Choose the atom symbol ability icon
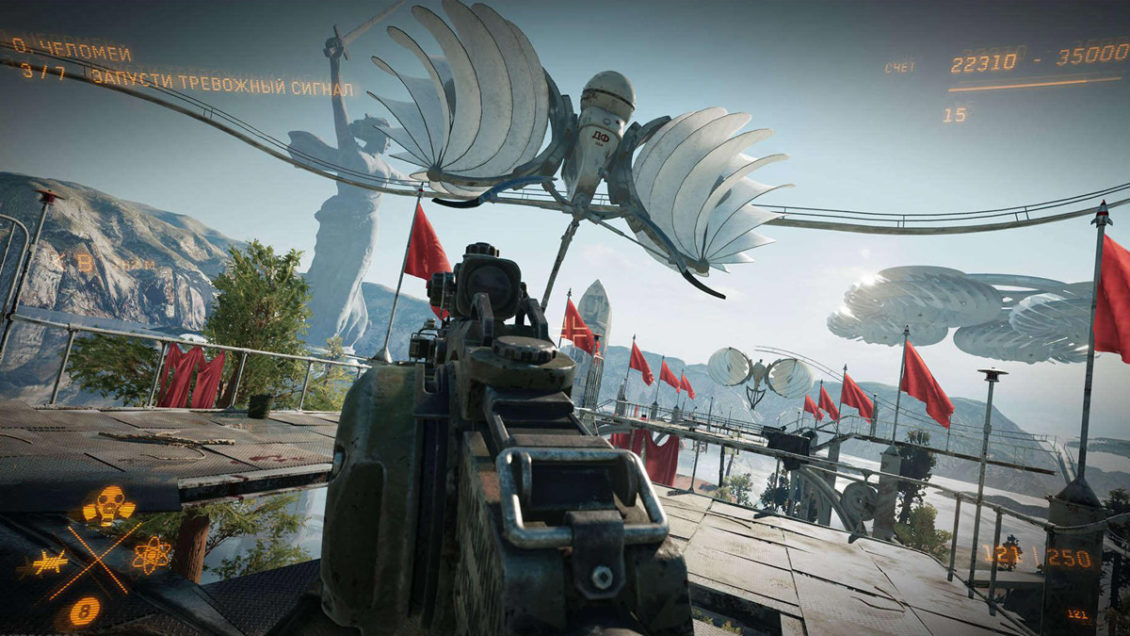The width and height of the screenshot is (1130, 636). tap(151, 554)
